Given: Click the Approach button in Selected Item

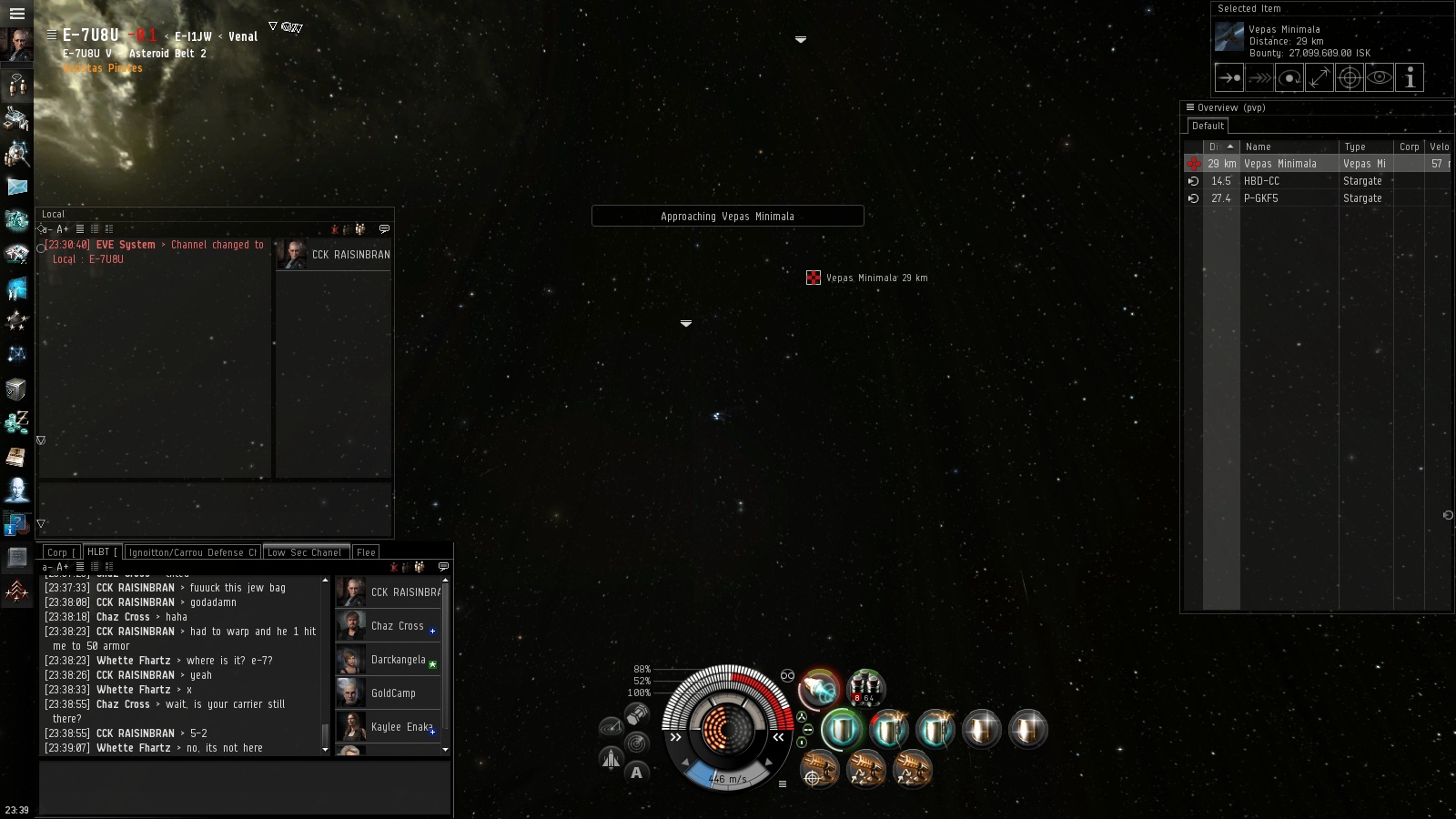Looking at the screenshot, I should 1228,78.
